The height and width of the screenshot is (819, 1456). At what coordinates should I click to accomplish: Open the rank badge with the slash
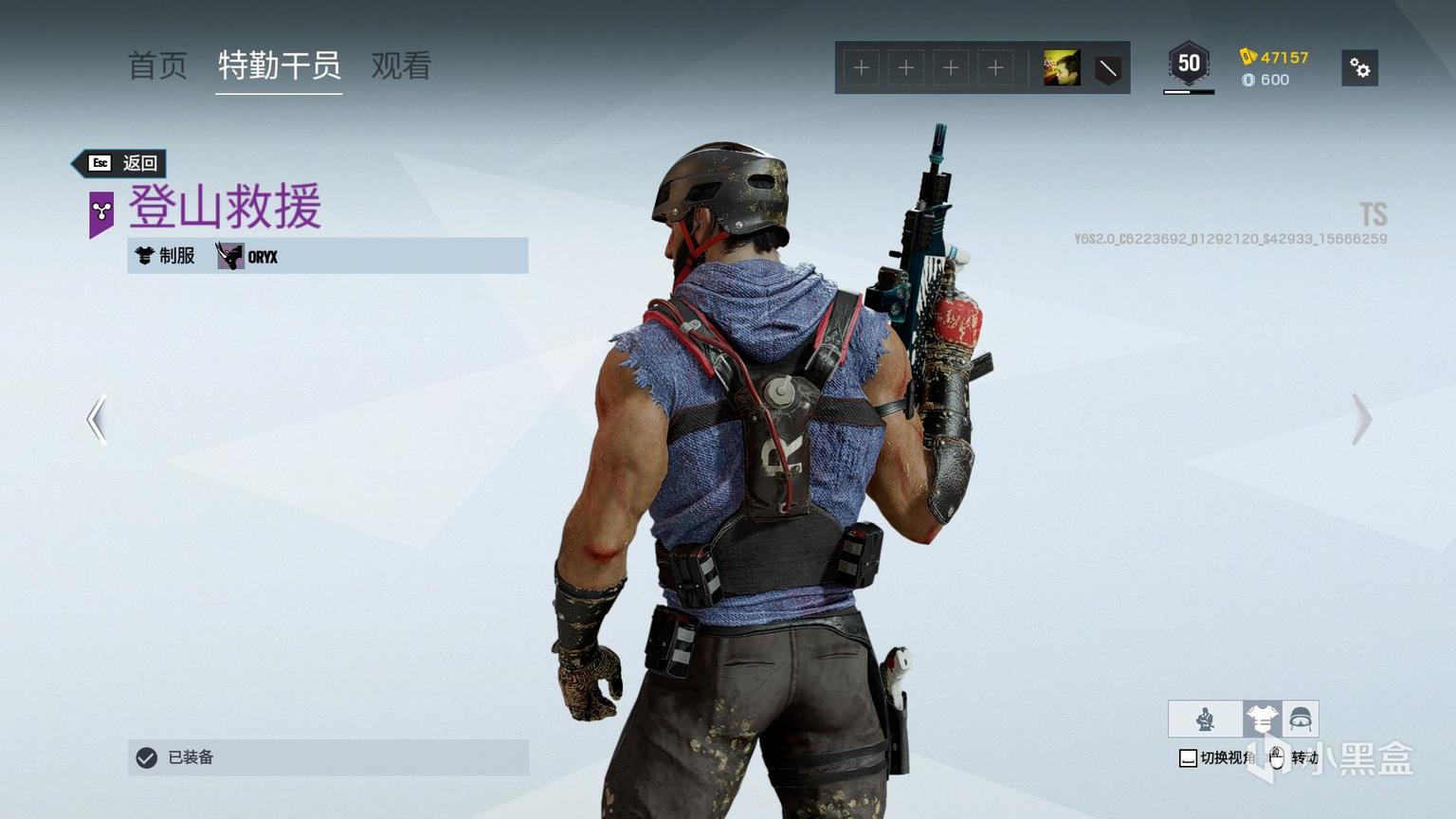tap(1107, 68)
